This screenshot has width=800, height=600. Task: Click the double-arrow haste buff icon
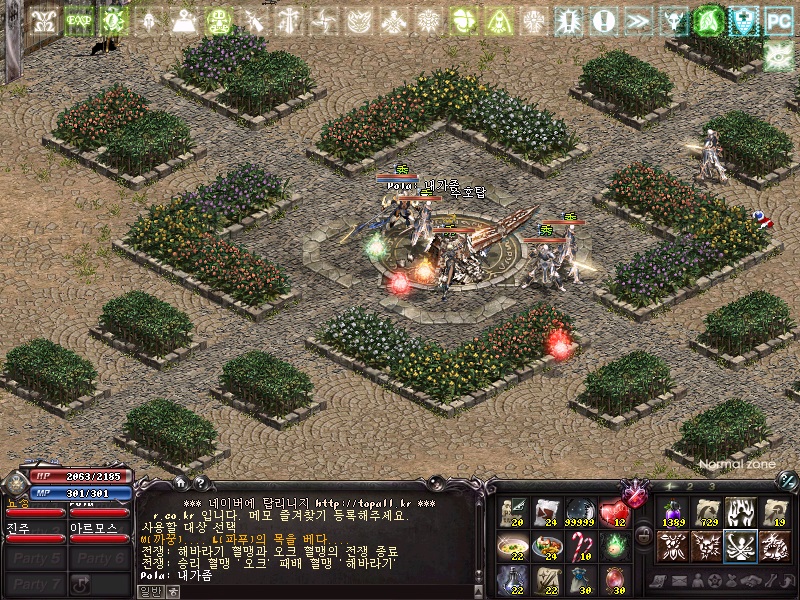[638, 20]
